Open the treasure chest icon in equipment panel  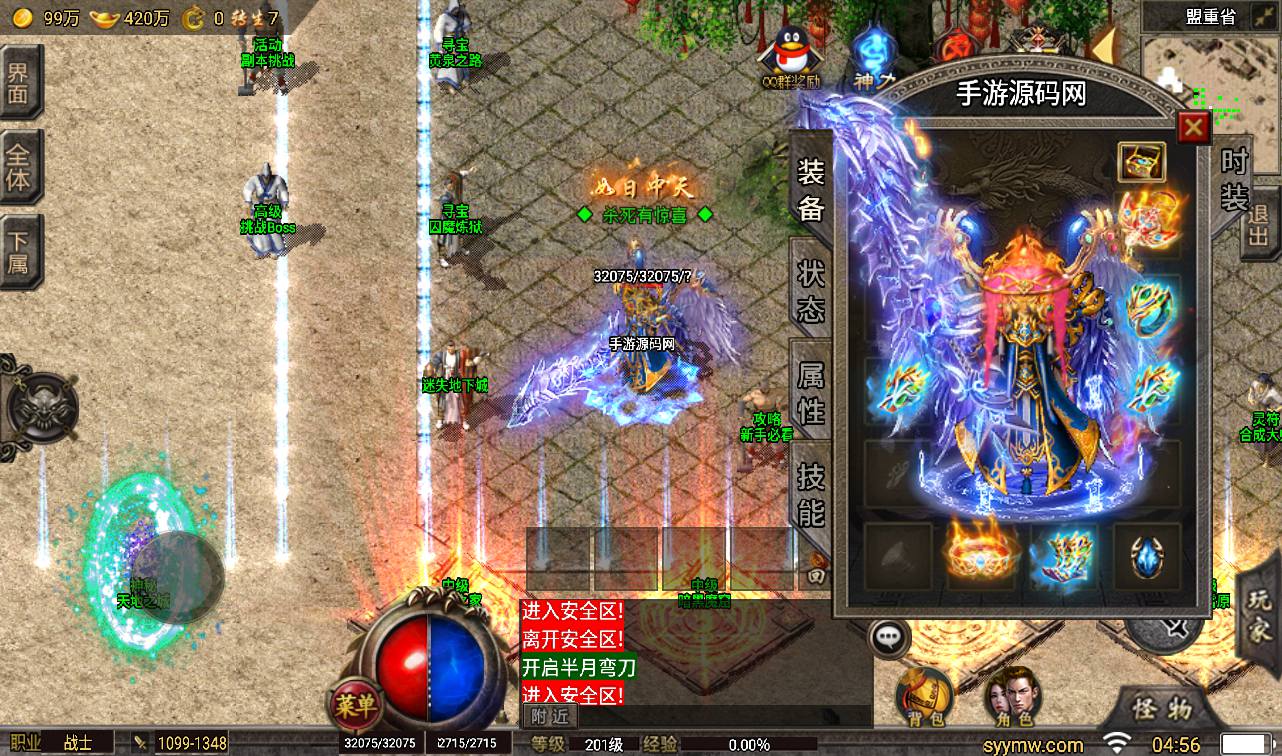1142,163
